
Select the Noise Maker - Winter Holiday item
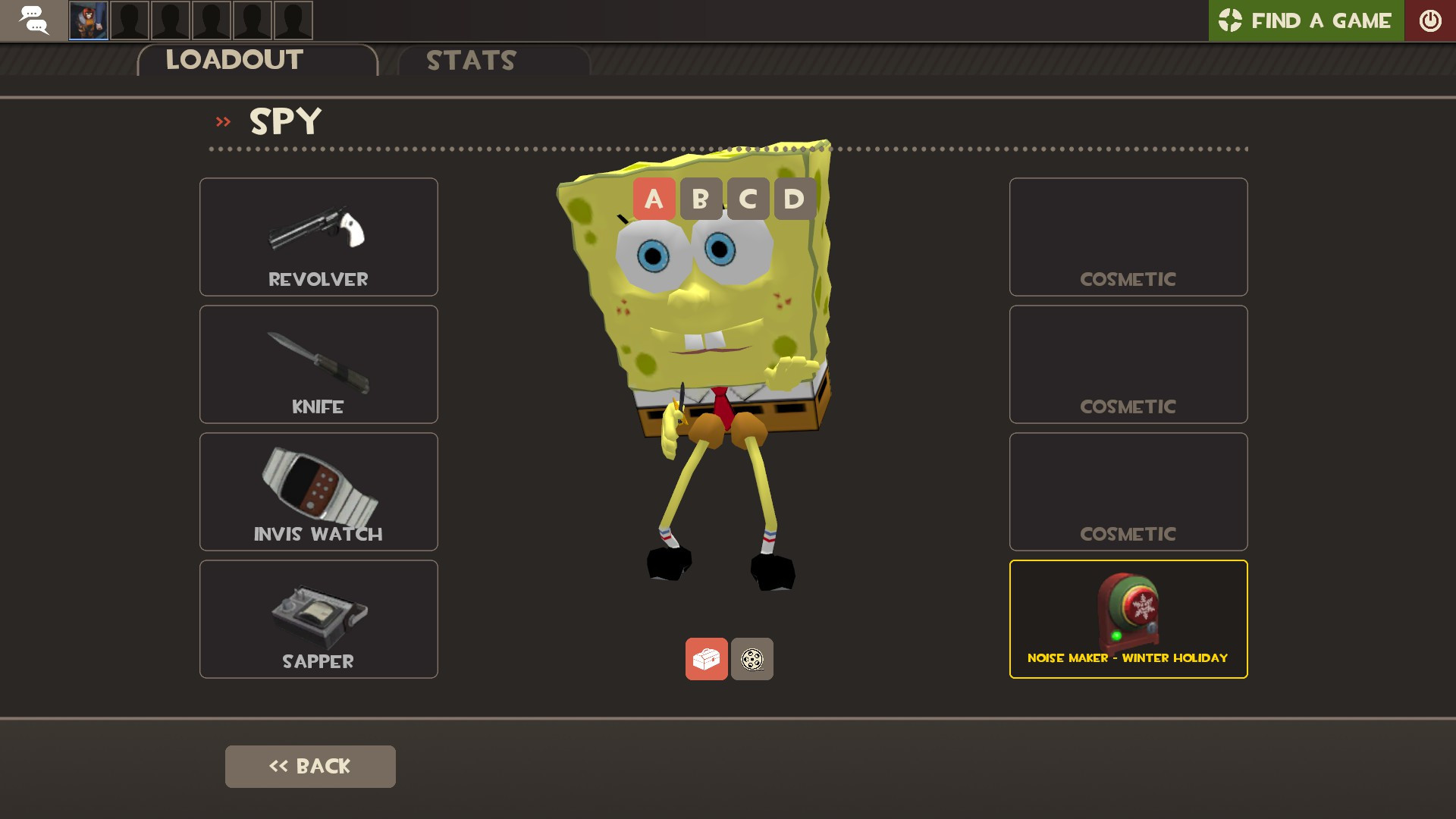(1128, 619)
